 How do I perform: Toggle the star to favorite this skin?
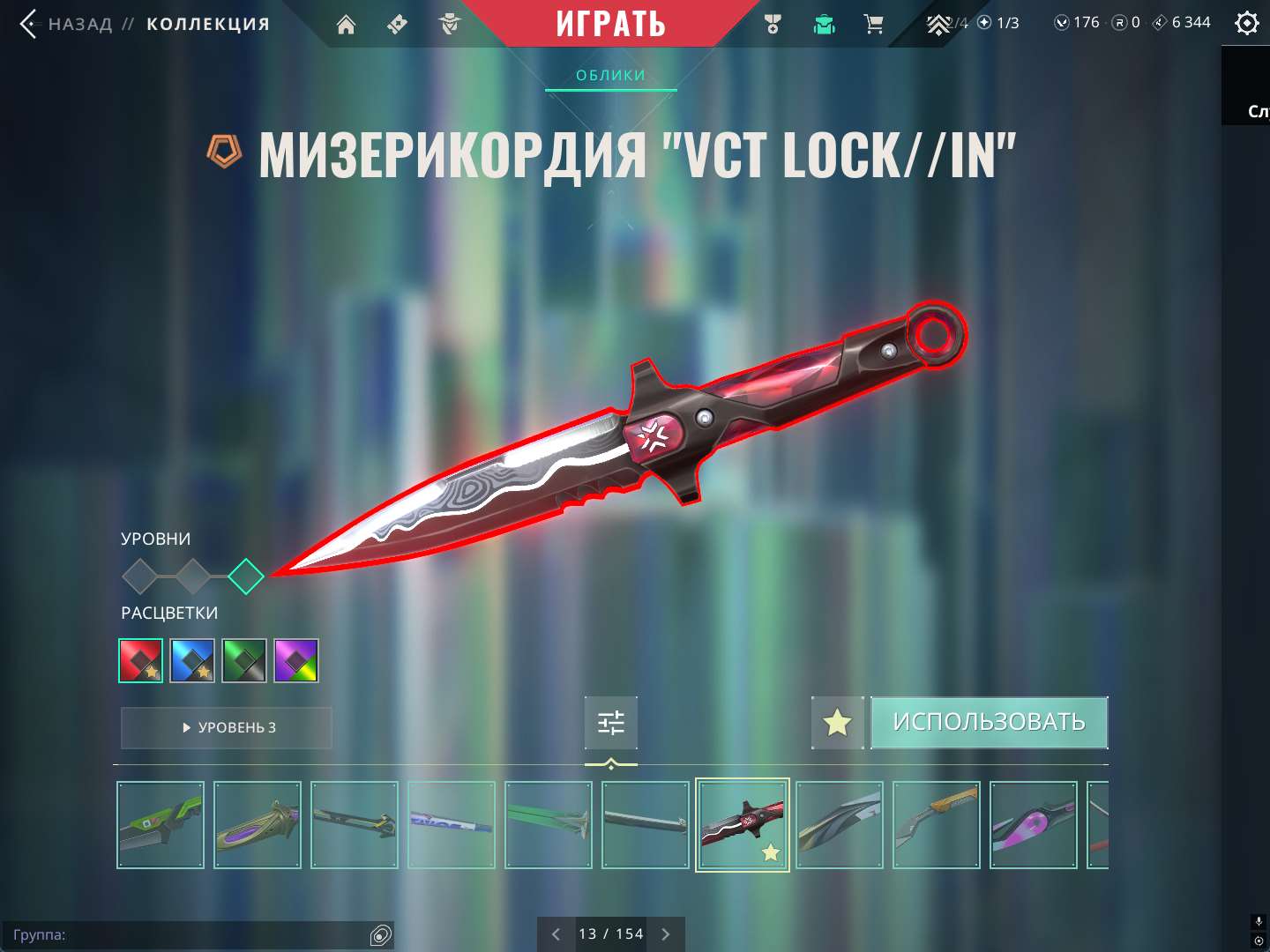(x=836, y=722)
